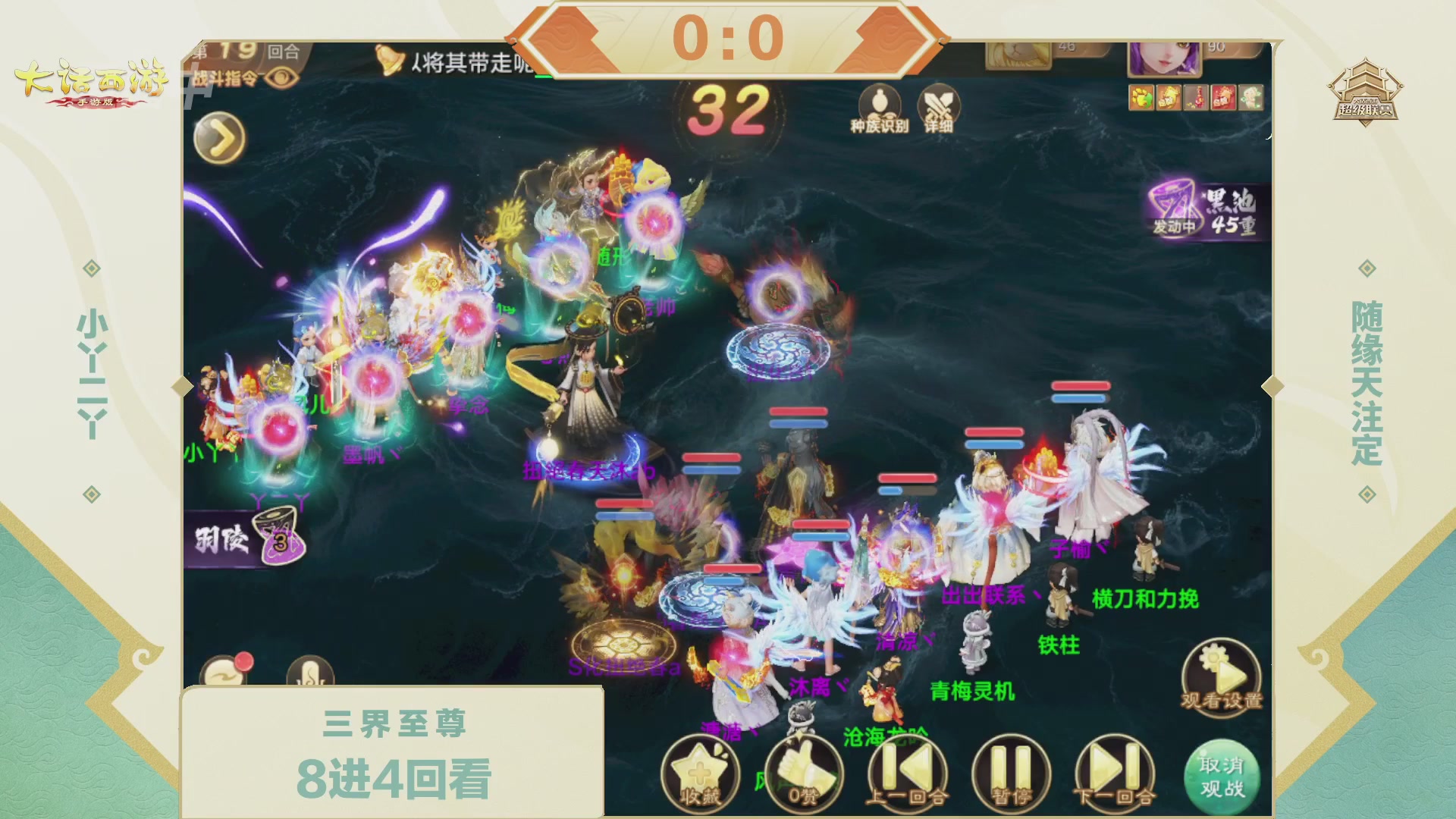
Task: Click the bell announcement icon at top
Action: 390,61
